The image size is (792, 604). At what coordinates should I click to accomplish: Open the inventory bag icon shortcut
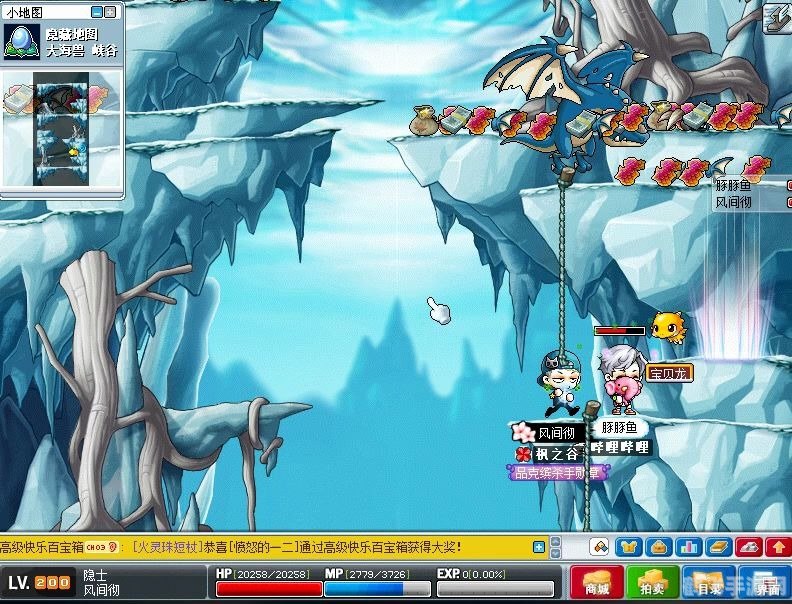(658, 547)
